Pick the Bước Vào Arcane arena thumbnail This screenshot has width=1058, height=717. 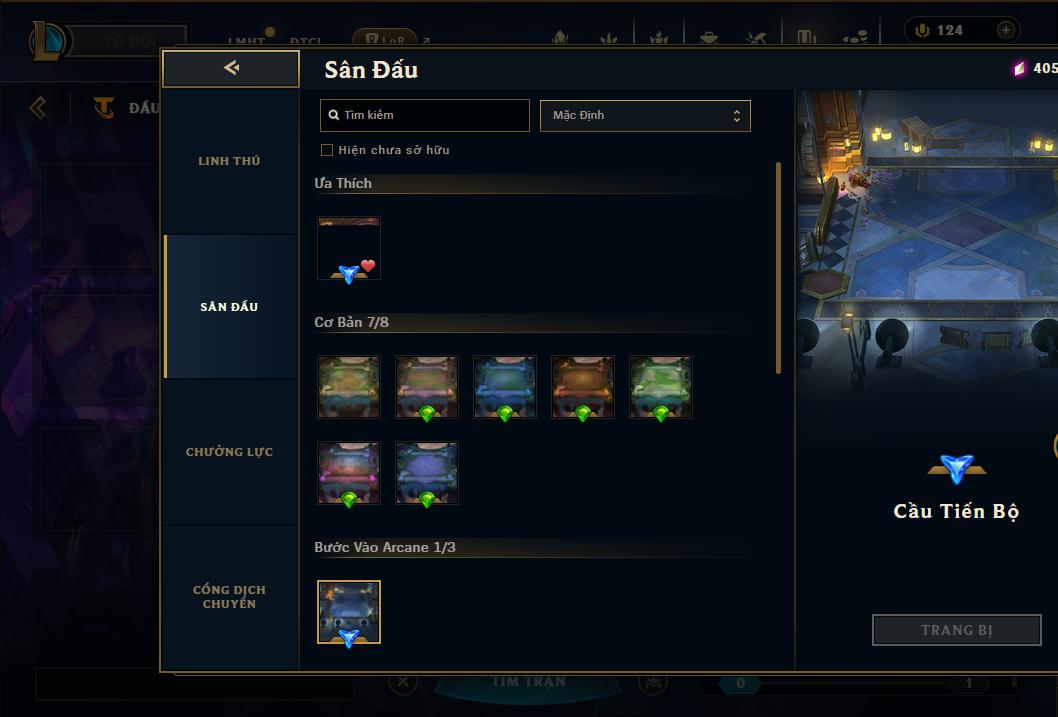point(349,611)
